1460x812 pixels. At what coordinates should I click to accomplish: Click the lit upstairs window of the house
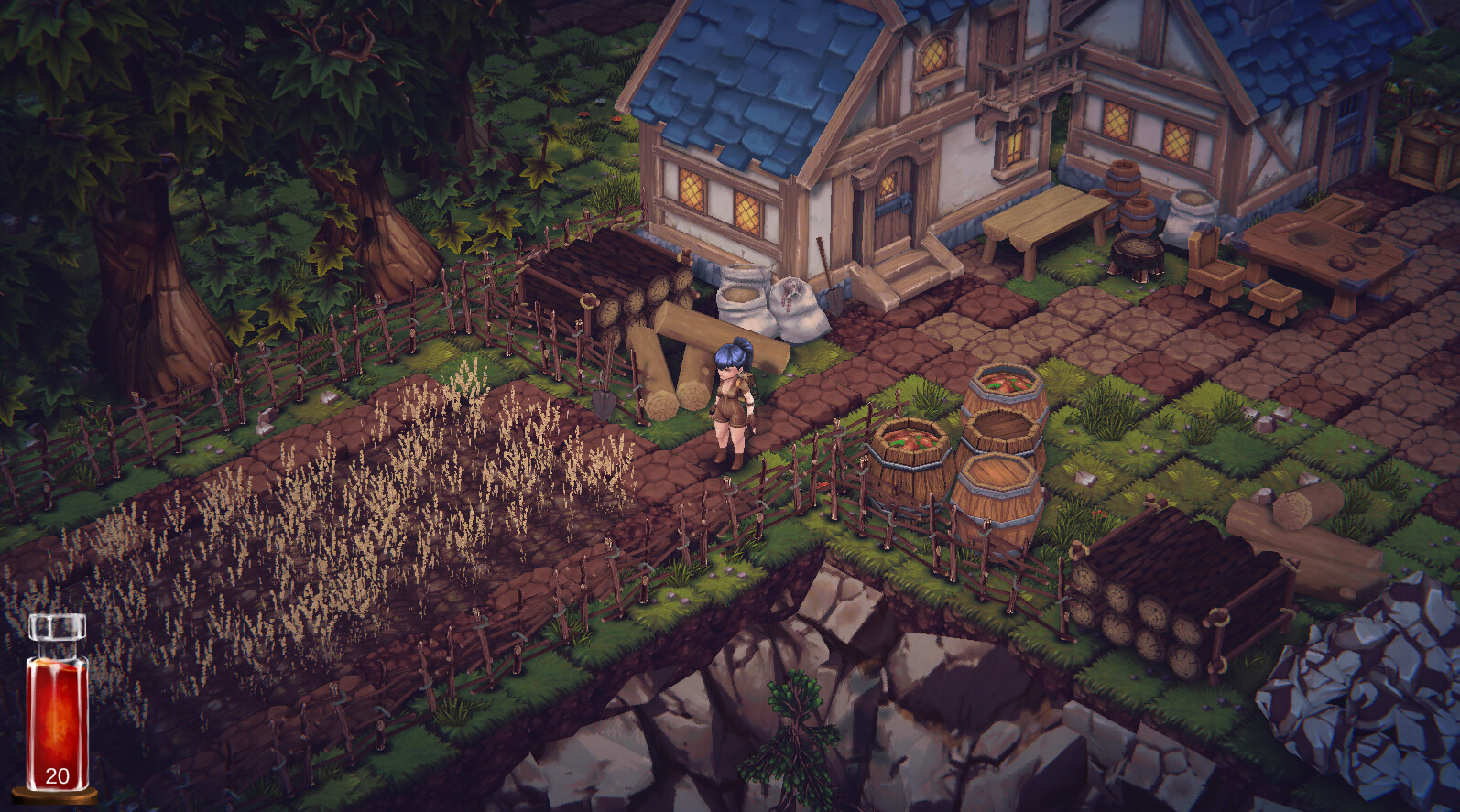coord(934,55)
